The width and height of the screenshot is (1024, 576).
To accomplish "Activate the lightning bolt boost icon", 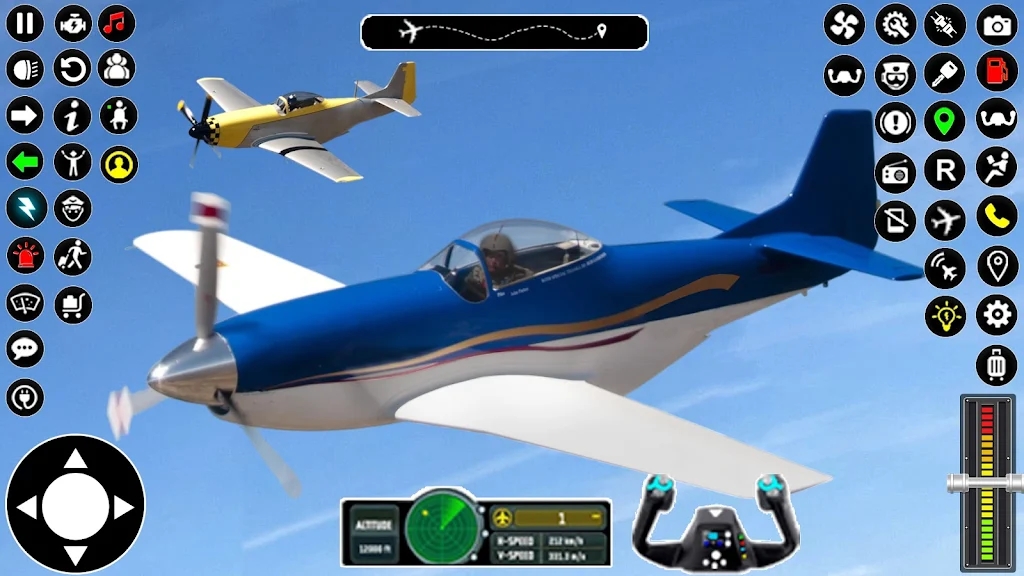I will click(x=25, y=207).
